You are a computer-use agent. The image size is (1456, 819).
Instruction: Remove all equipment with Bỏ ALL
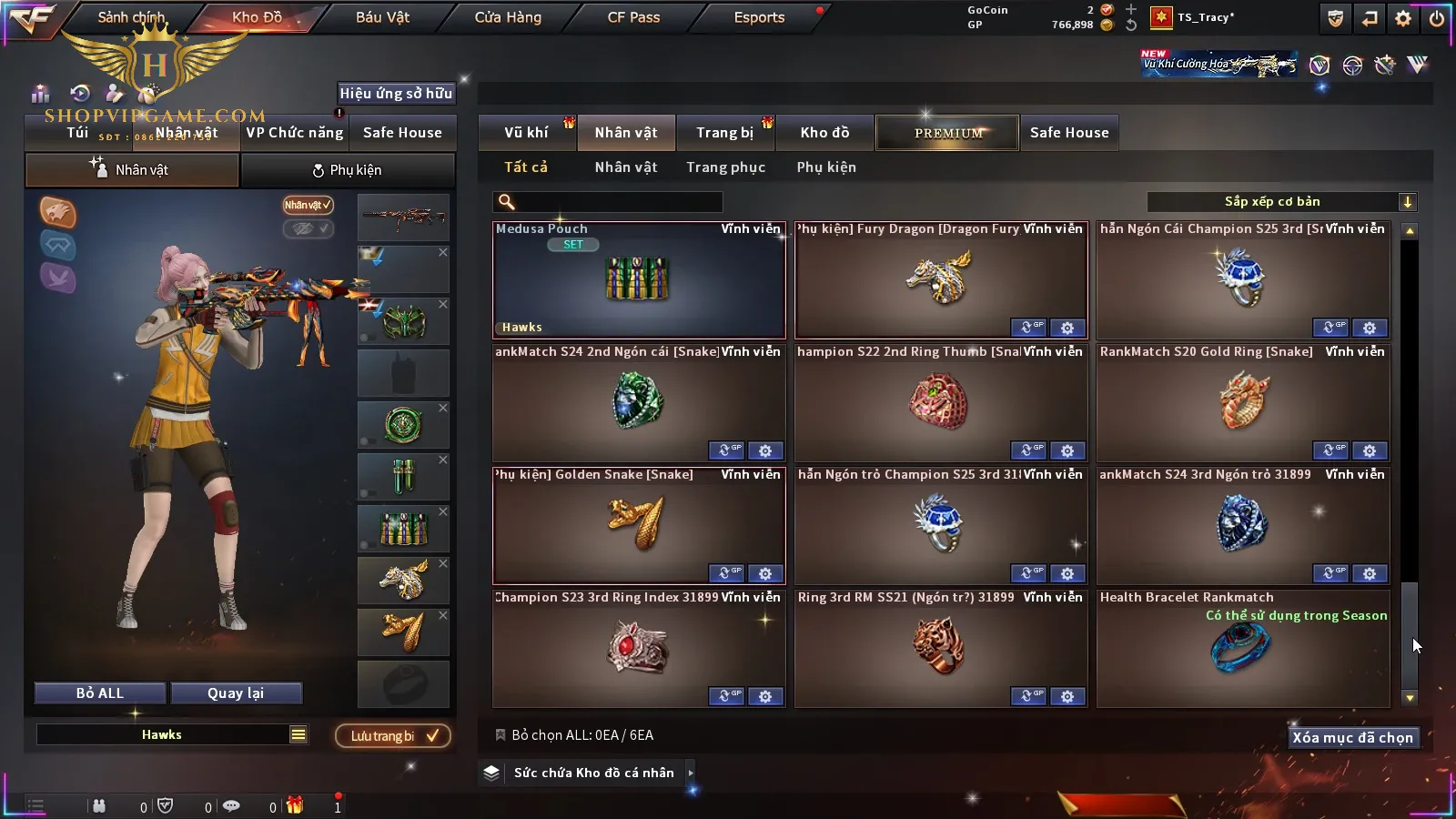pos(99,693)
